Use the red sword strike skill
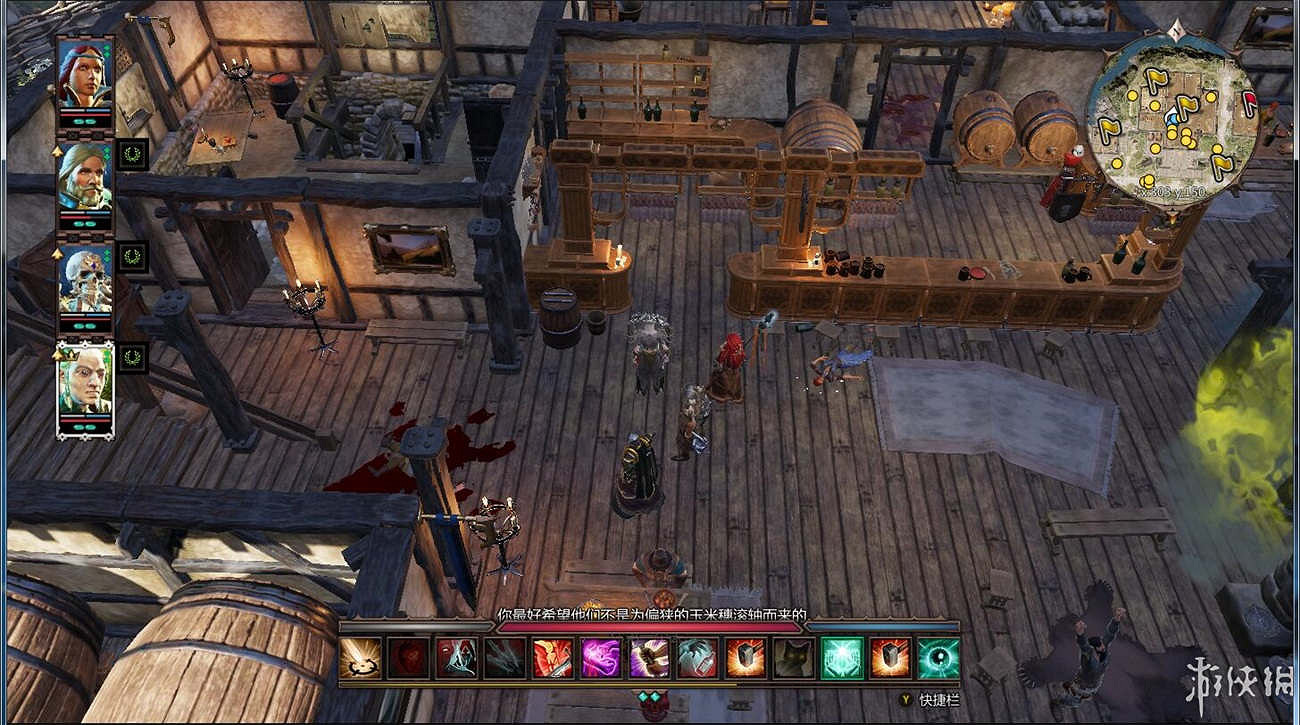This screenshot has height=725, width=1300. pos(553,658)
